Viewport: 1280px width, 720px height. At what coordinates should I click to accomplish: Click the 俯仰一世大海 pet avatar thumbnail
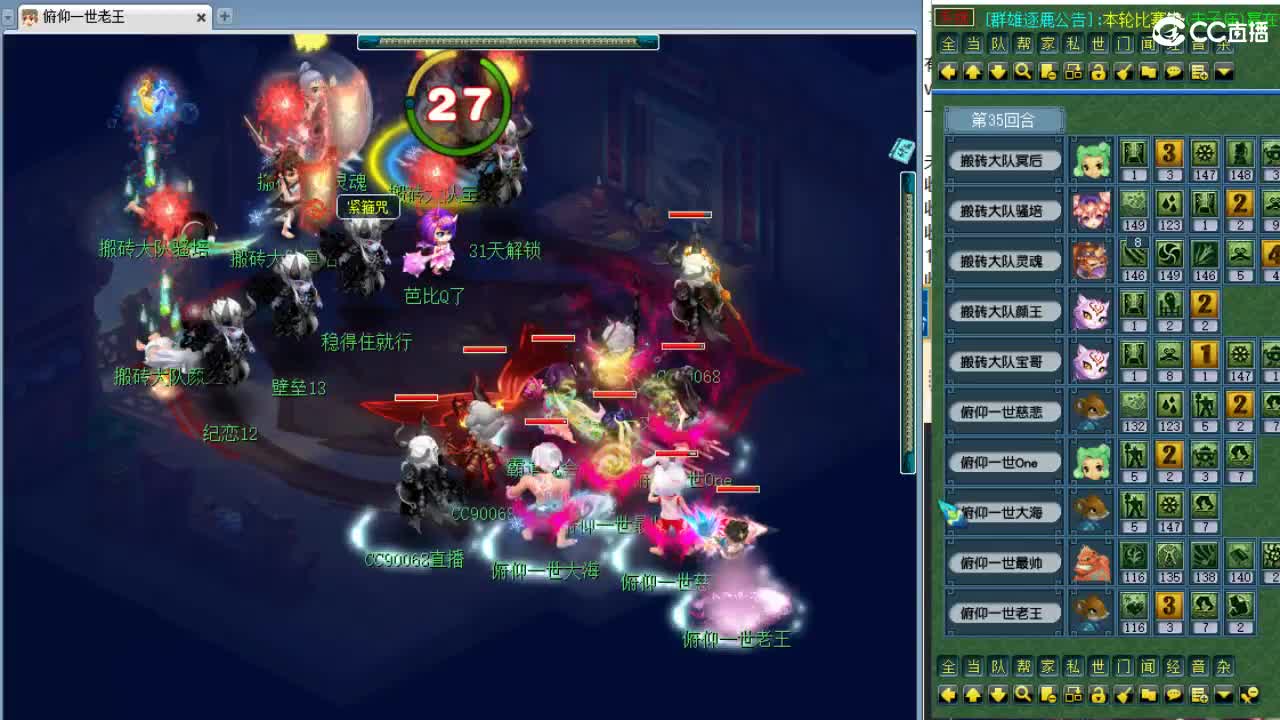(1091, 512)
